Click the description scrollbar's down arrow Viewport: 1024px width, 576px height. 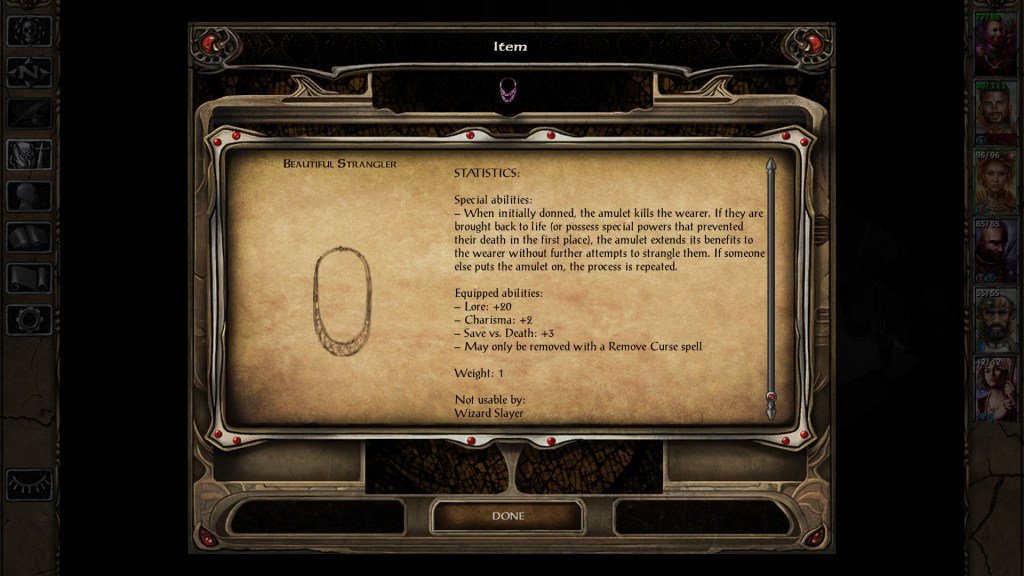click(x=771, y=409)
